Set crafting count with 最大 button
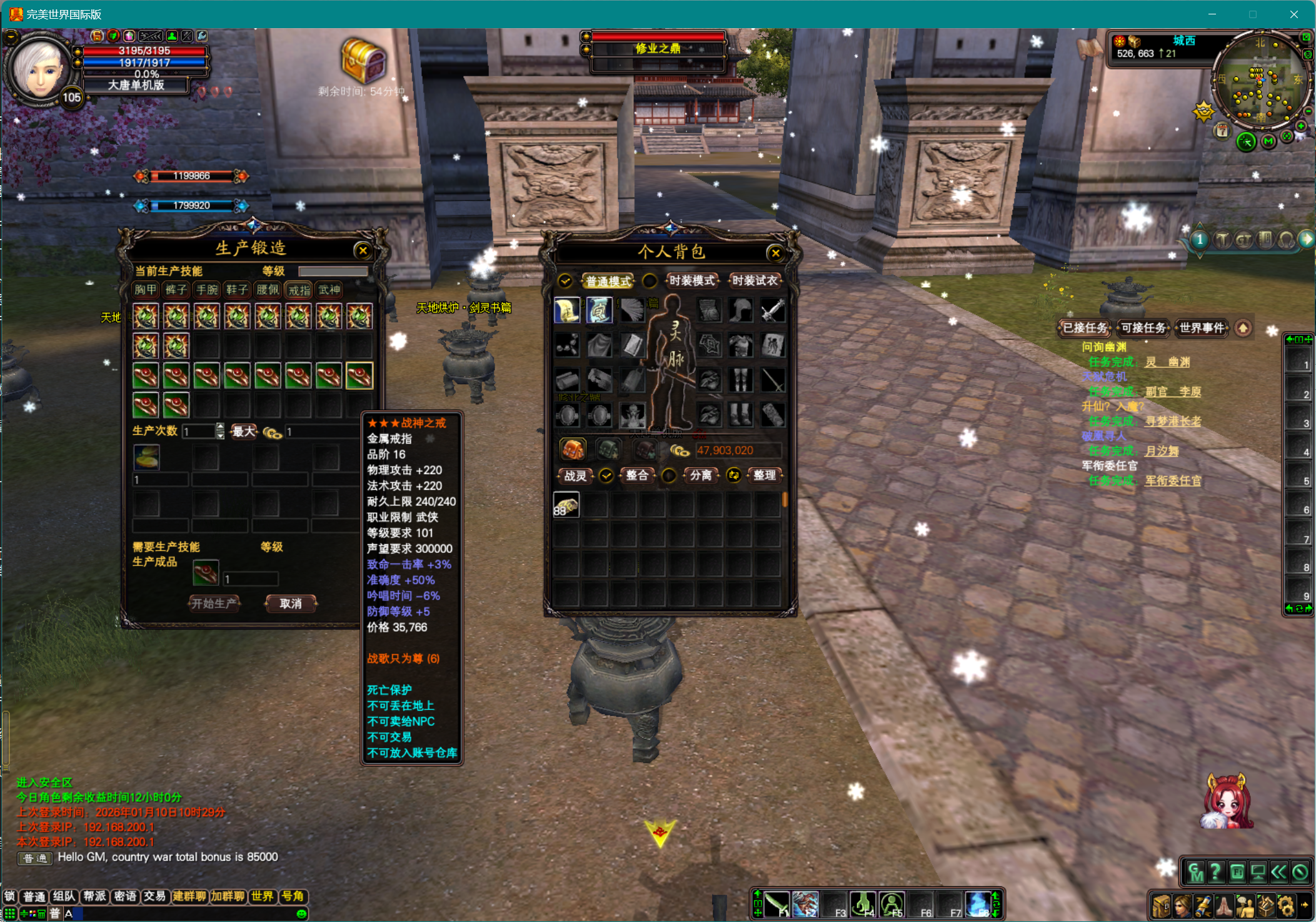This screenshot has width=1316, height=922. 243,431
